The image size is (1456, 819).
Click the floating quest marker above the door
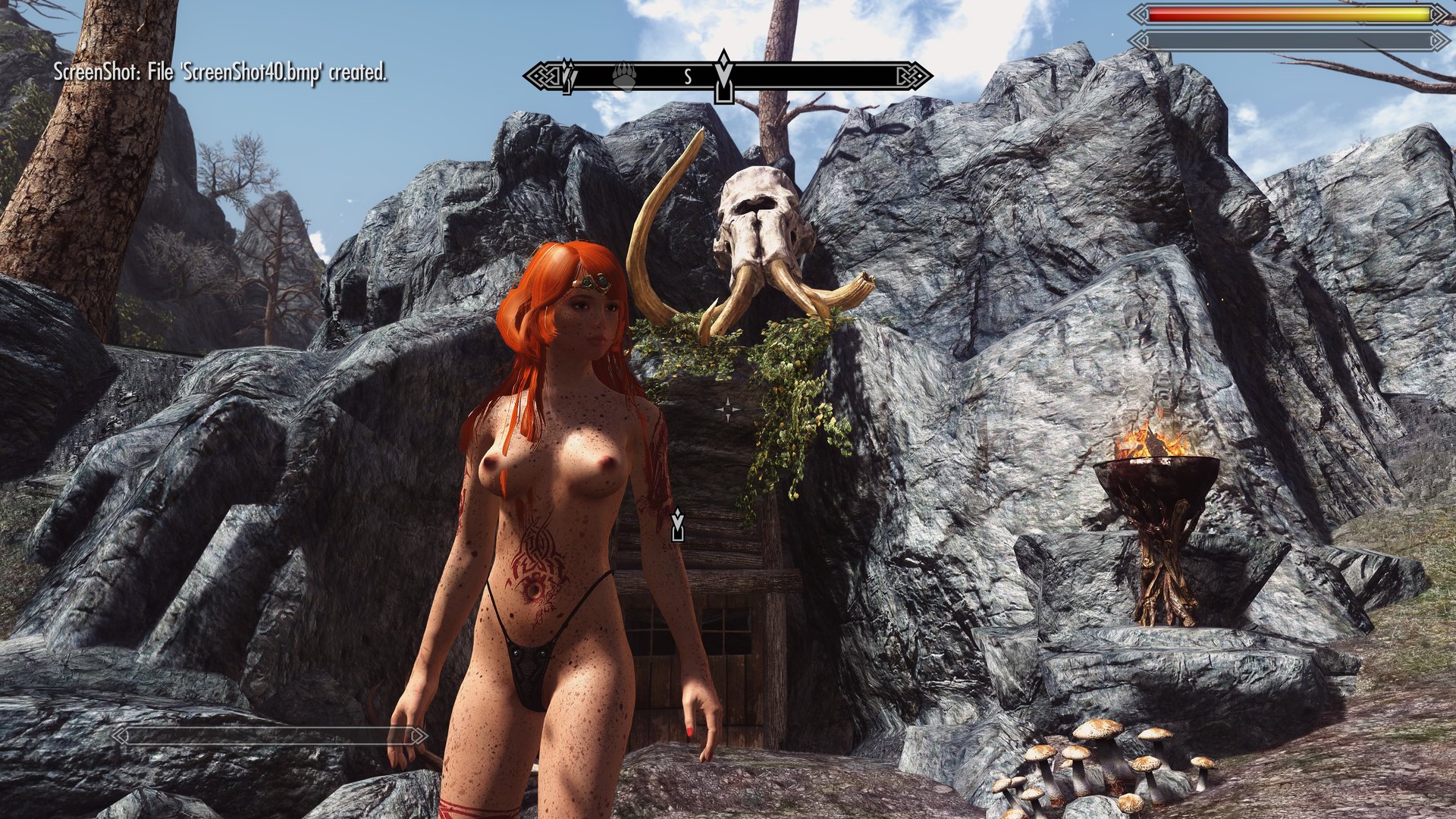tap(677, 525)
